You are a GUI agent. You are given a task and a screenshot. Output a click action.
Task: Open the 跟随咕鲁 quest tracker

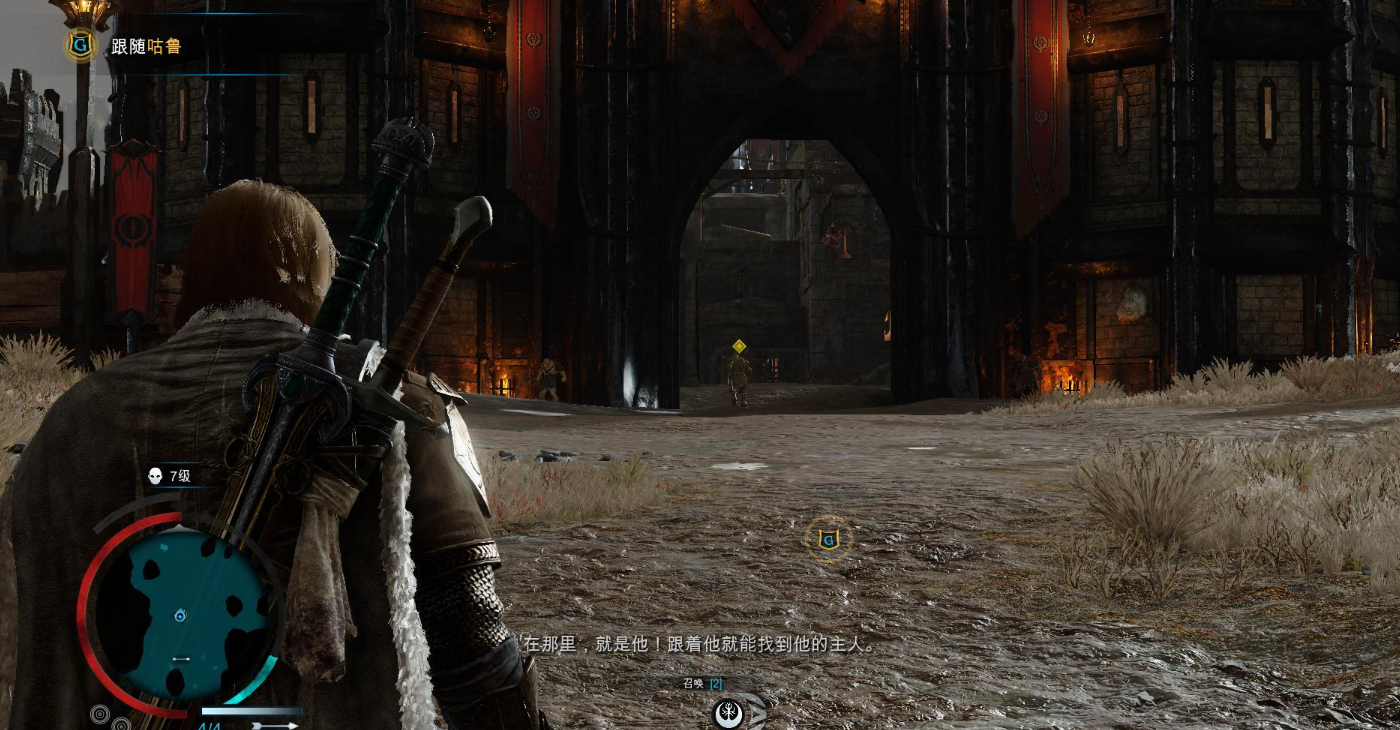(x=145, y=46)
